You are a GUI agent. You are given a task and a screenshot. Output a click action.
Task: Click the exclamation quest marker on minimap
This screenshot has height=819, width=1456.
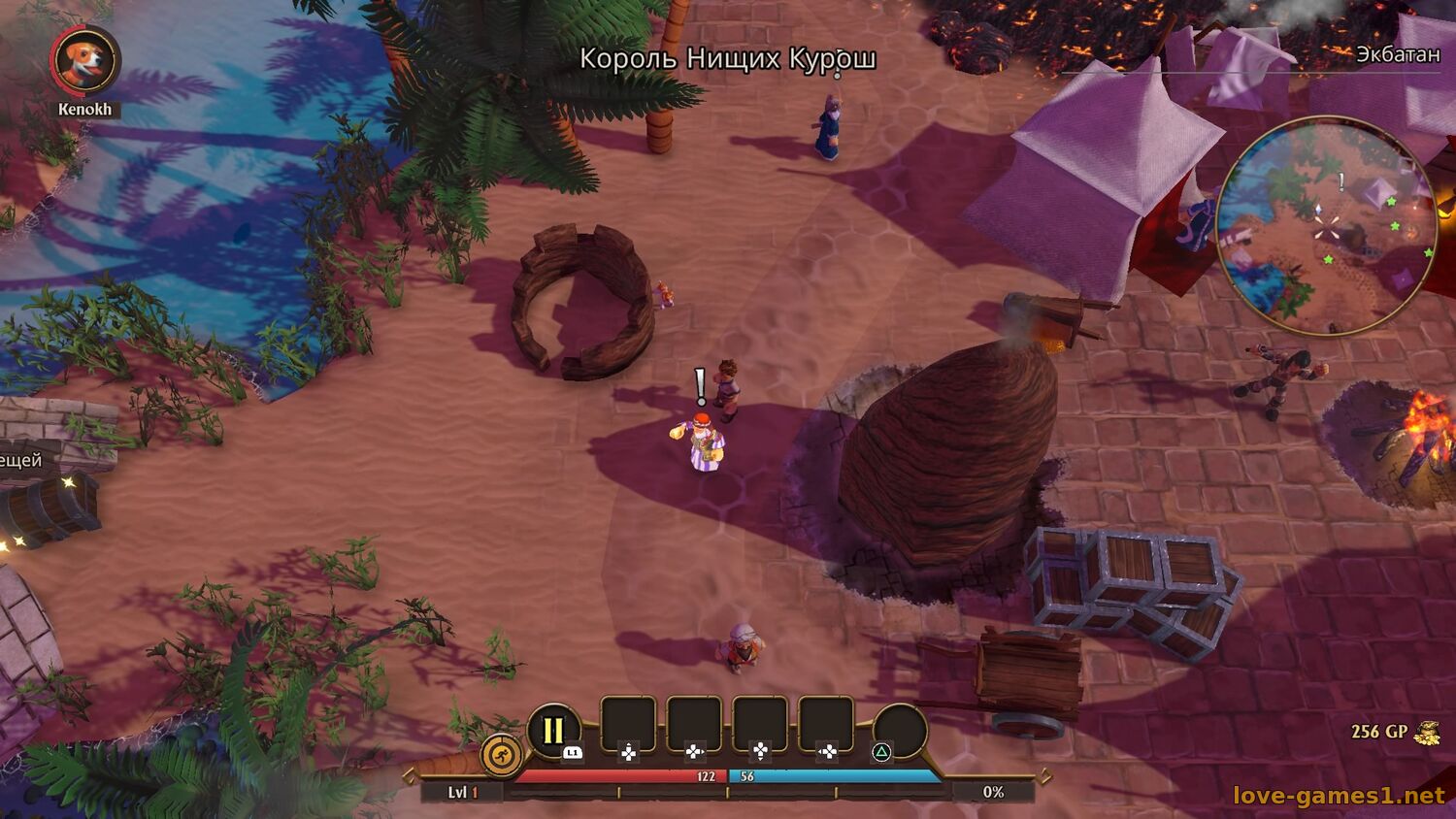point(1341,181)
